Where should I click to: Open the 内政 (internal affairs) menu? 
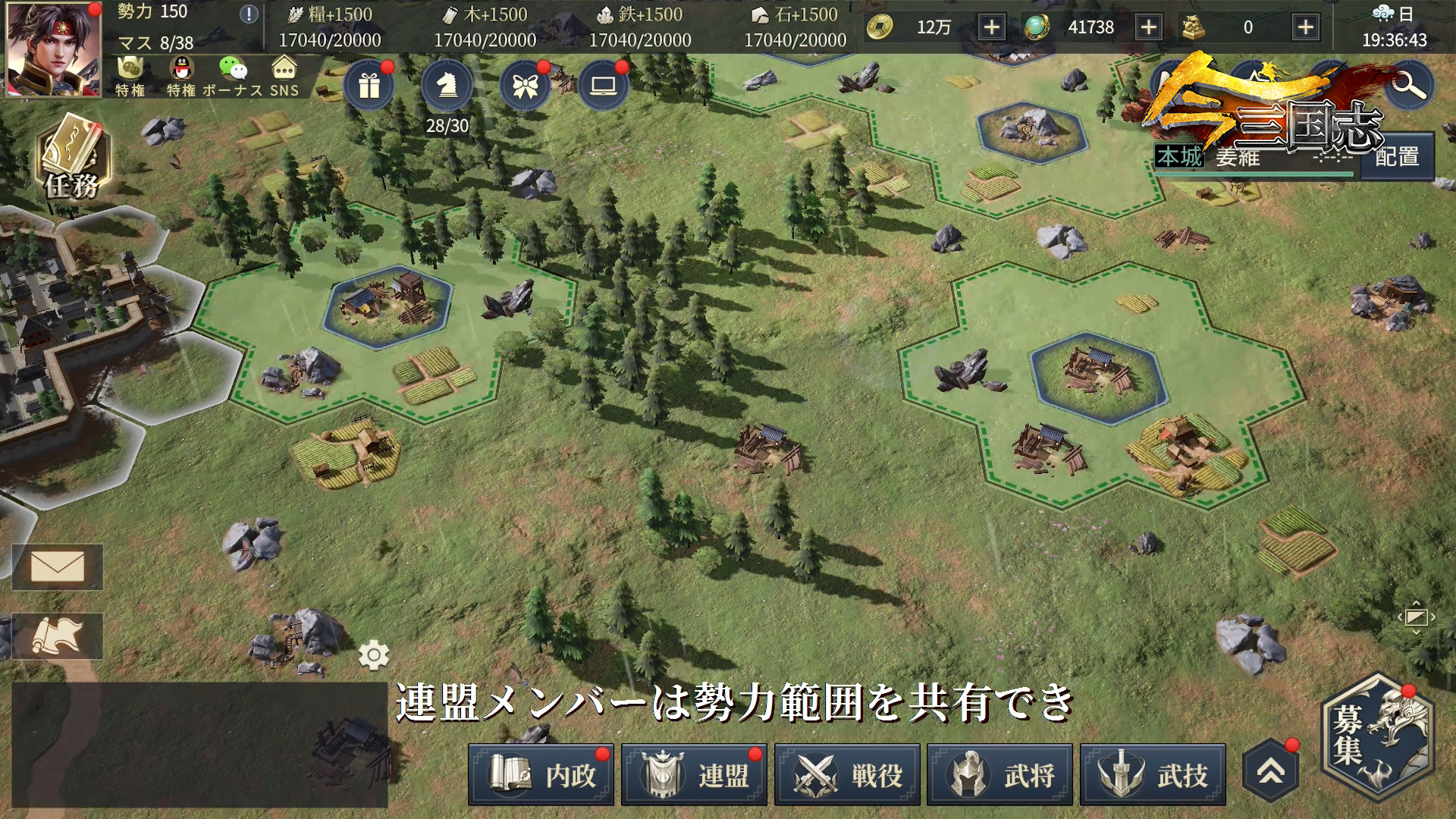541,774
